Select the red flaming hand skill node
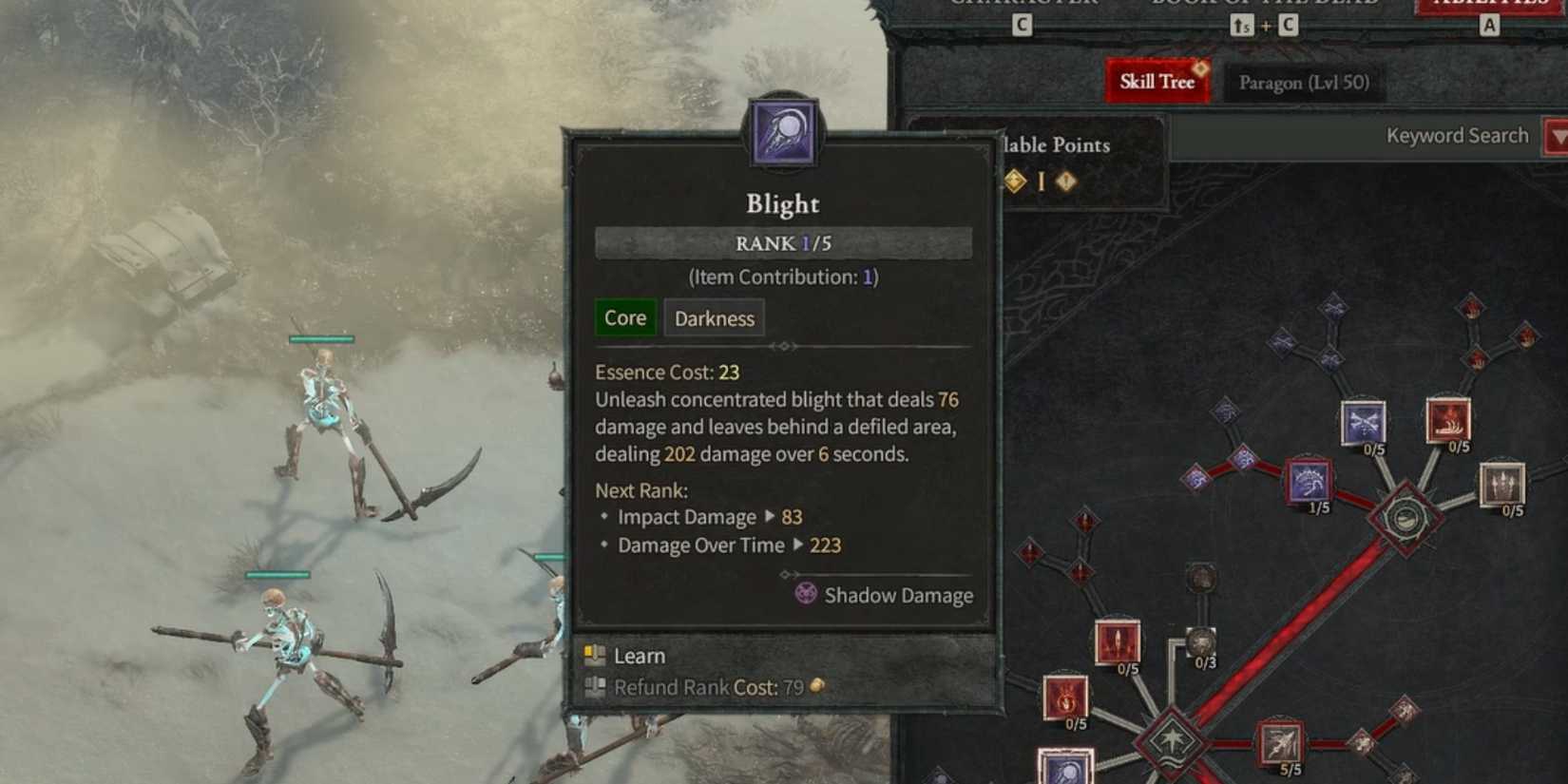The width and height of the screenshot is (1568, 784). point(1065,697)
